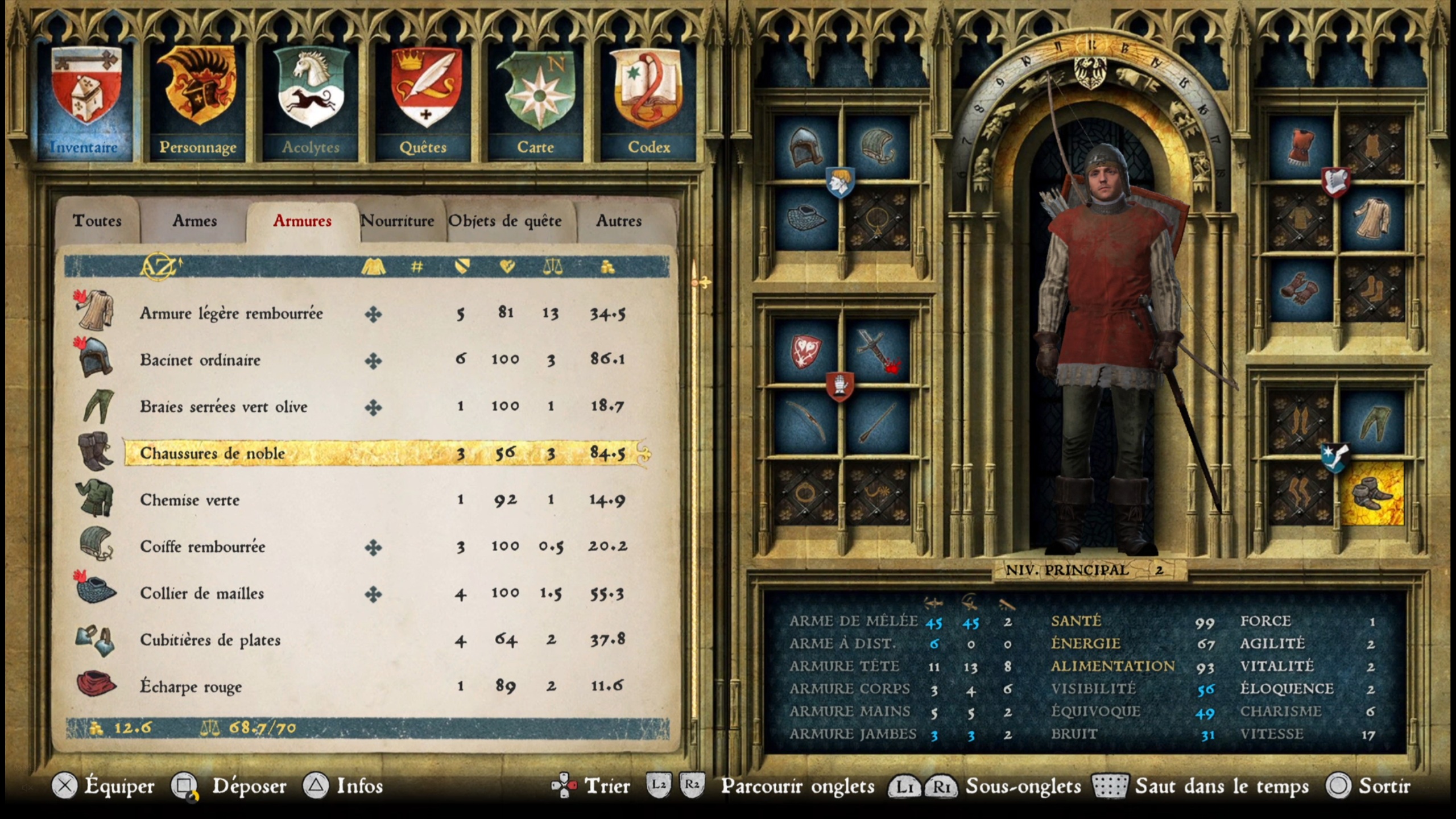
Task: Sort items by weight using scales icon
Action: tap(555, 267)
